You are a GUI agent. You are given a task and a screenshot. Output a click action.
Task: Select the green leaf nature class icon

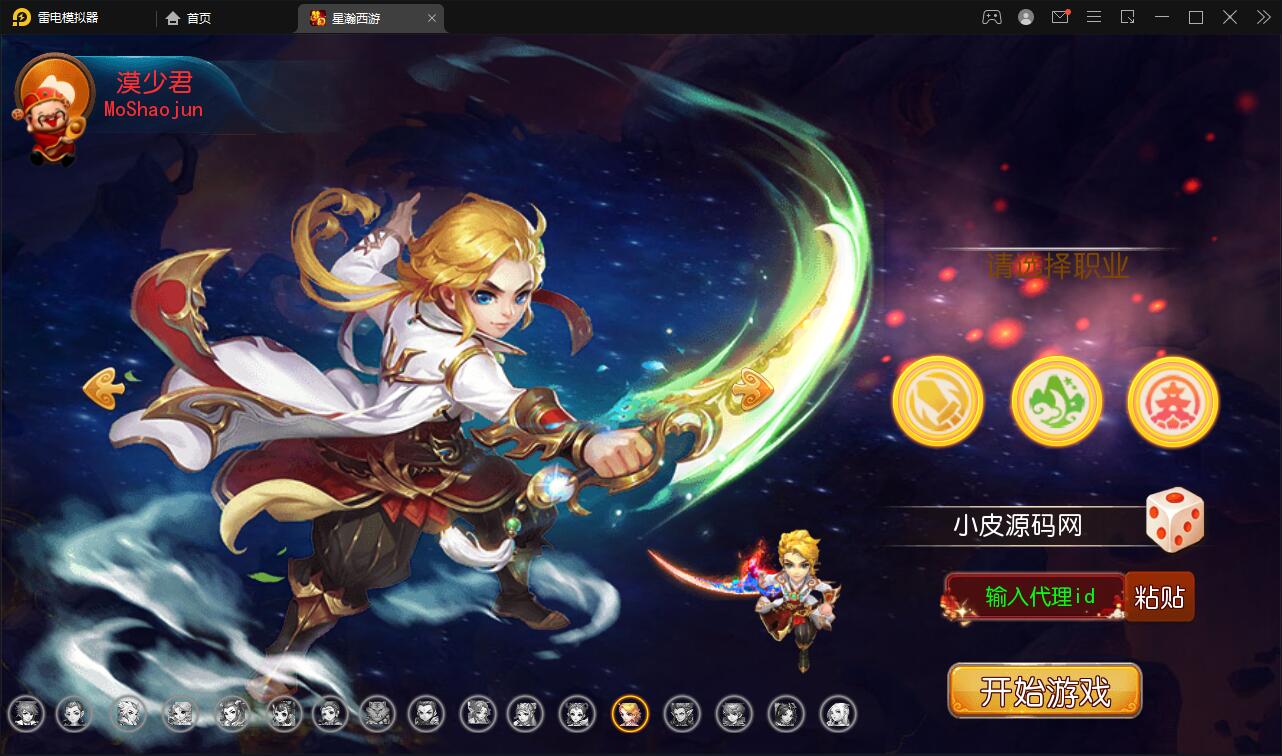(1055, 400)
